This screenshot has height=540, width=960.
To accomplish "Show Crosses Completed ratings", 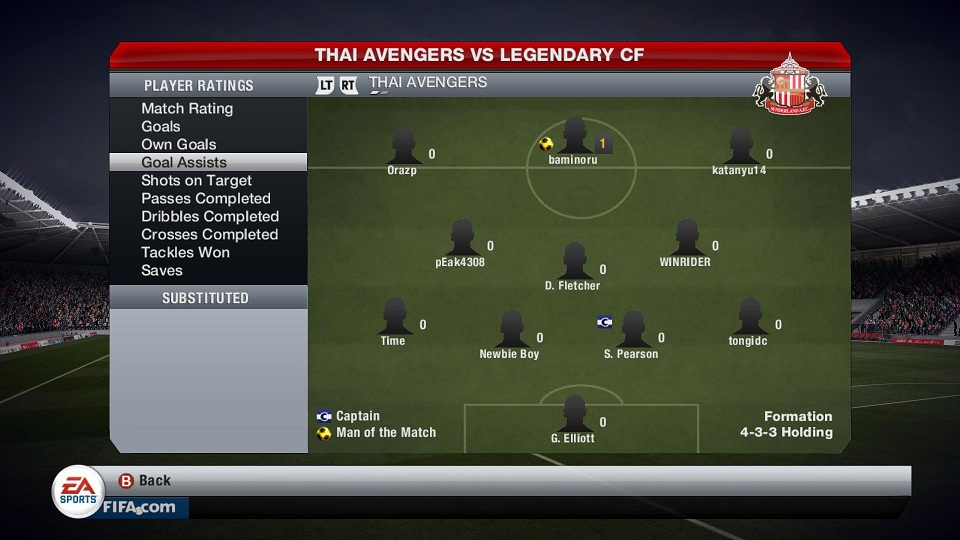I will tap(209, 234).
